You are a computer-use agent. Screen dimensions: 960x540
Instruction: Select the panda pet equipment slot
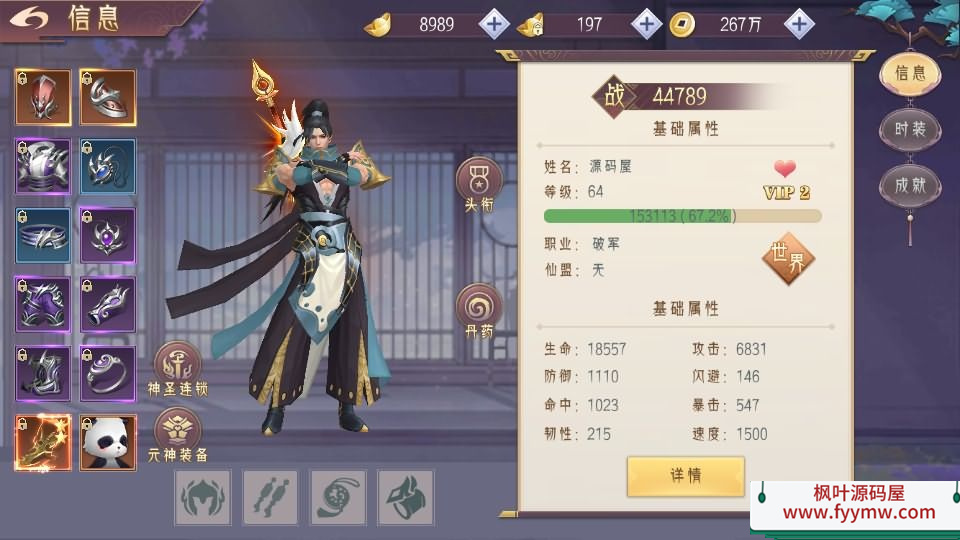pos(108,443)
